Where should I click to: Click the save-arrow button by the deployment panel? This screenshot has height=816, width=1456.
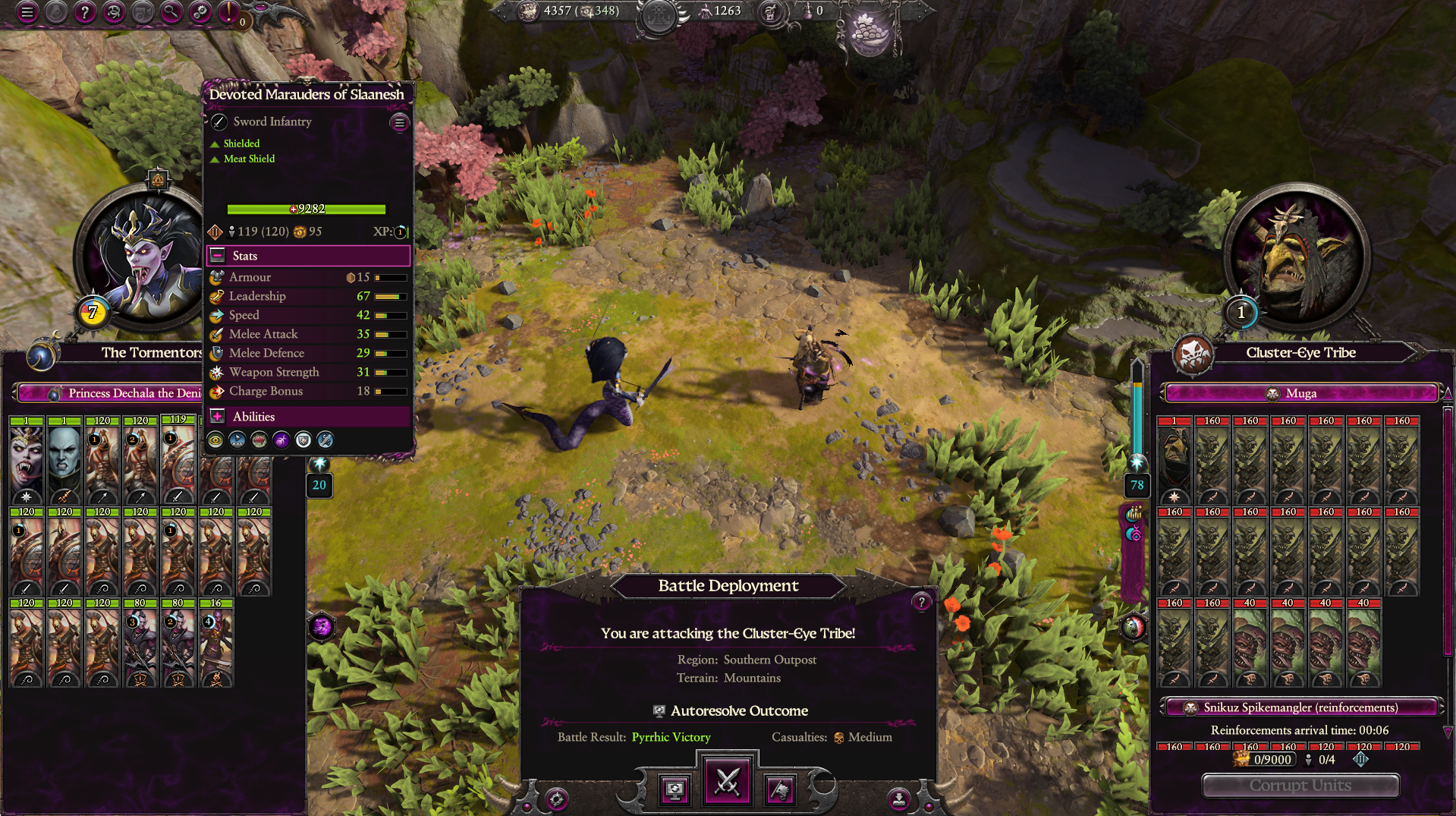898,799
